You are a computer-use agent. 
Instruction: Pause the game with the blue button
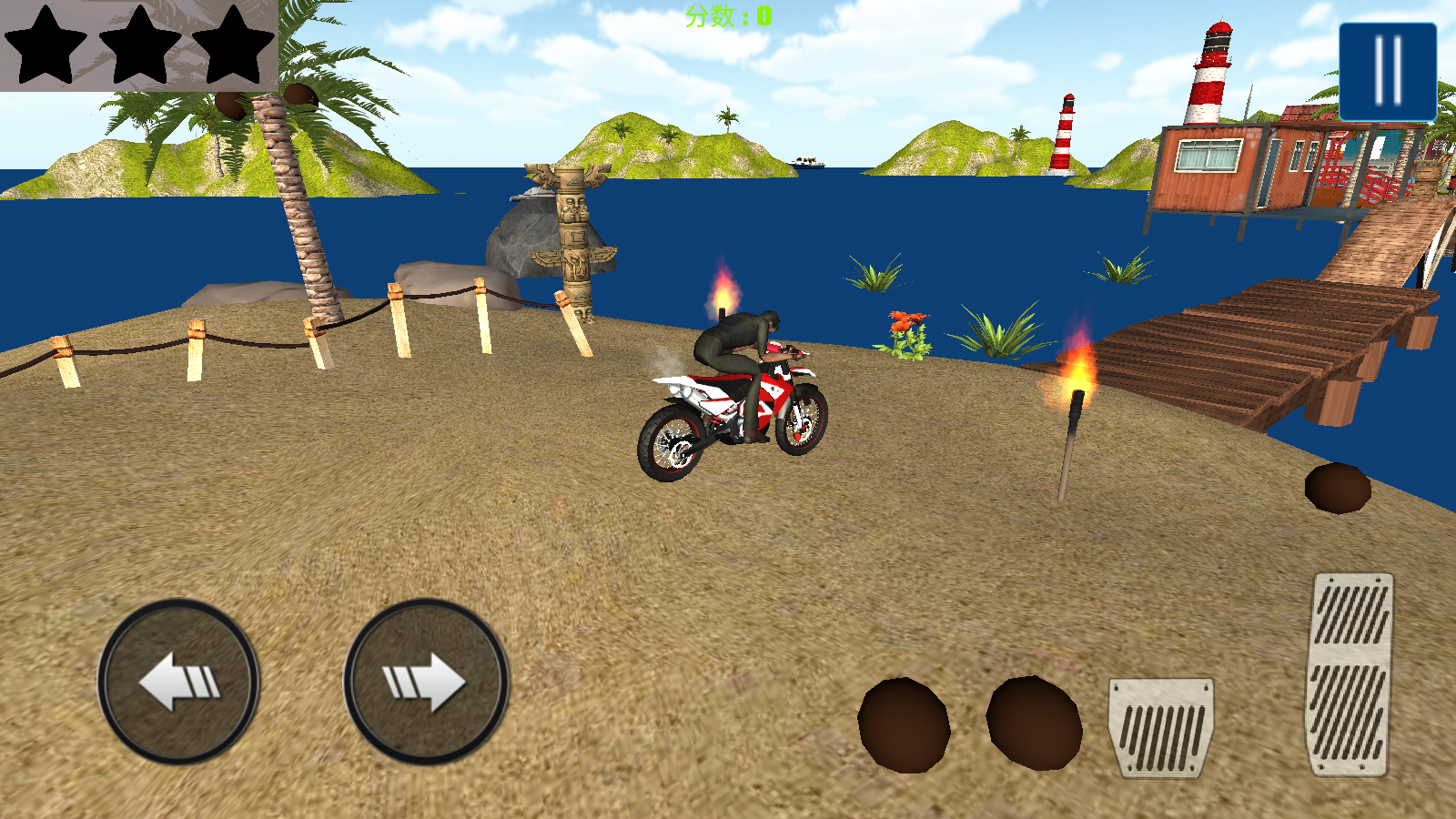[1387, 72]
